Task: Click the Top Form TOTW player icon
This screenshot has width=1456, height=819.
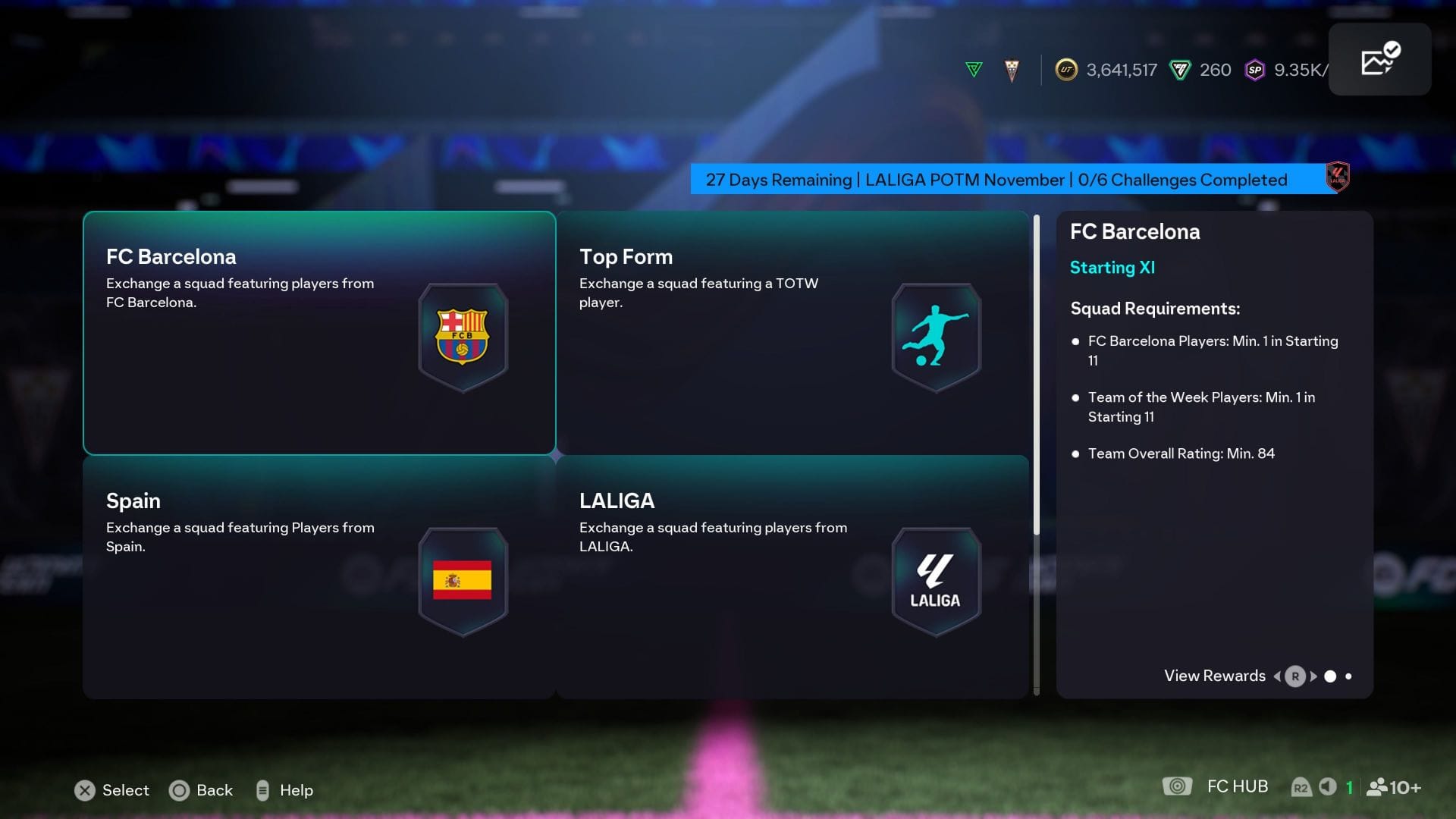Action: pos(936,336)
